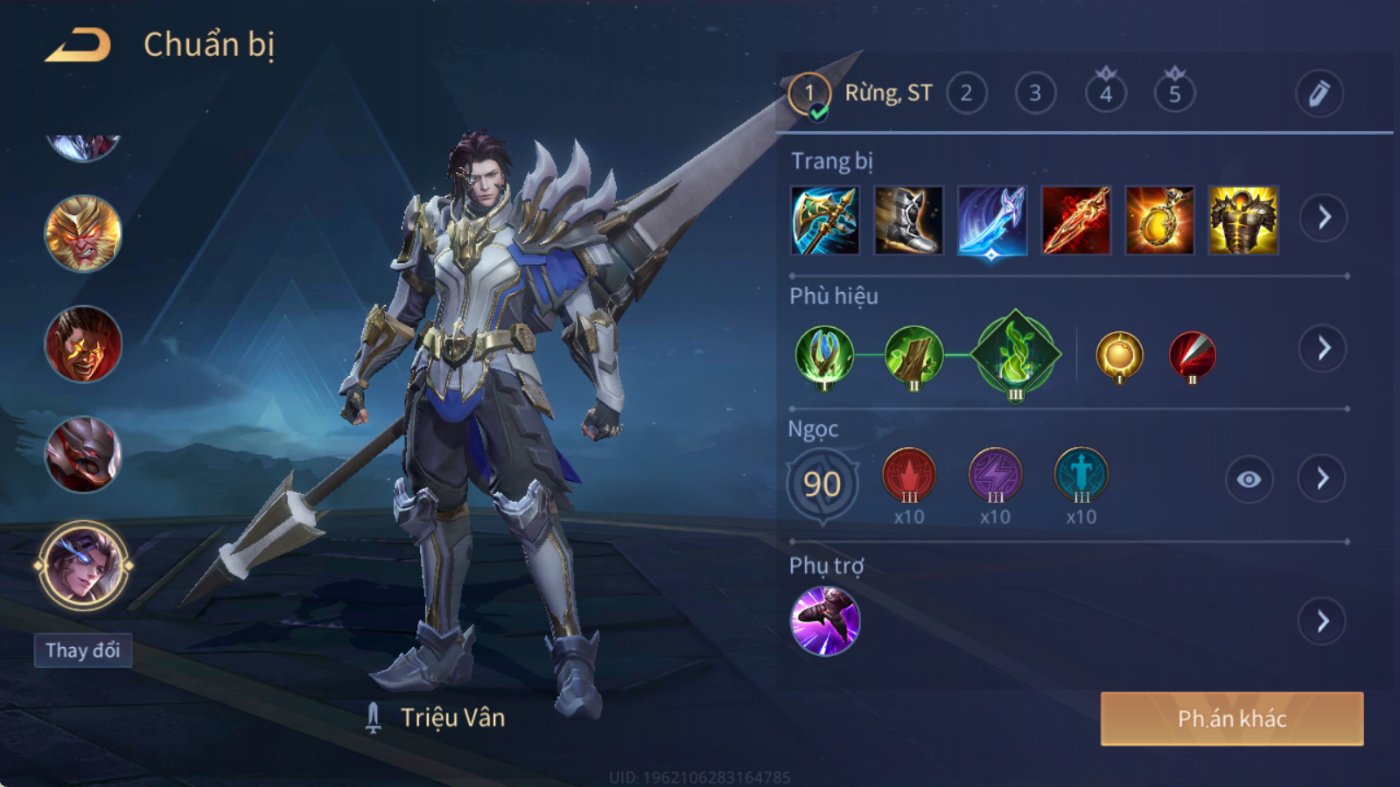Screen dimensions: 1400x787
Task: Switch to loadout preset 2
Action: 966,94
